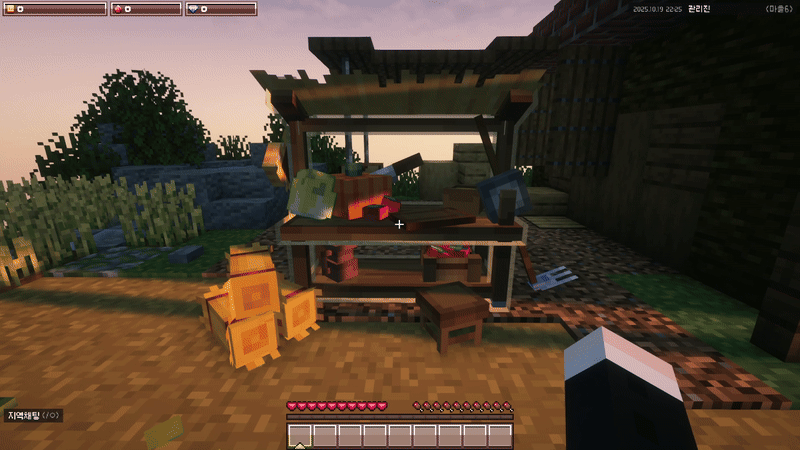Select the highlighted first hotbar slot
This screenshot has height=450, width=800.
point(300,435)
